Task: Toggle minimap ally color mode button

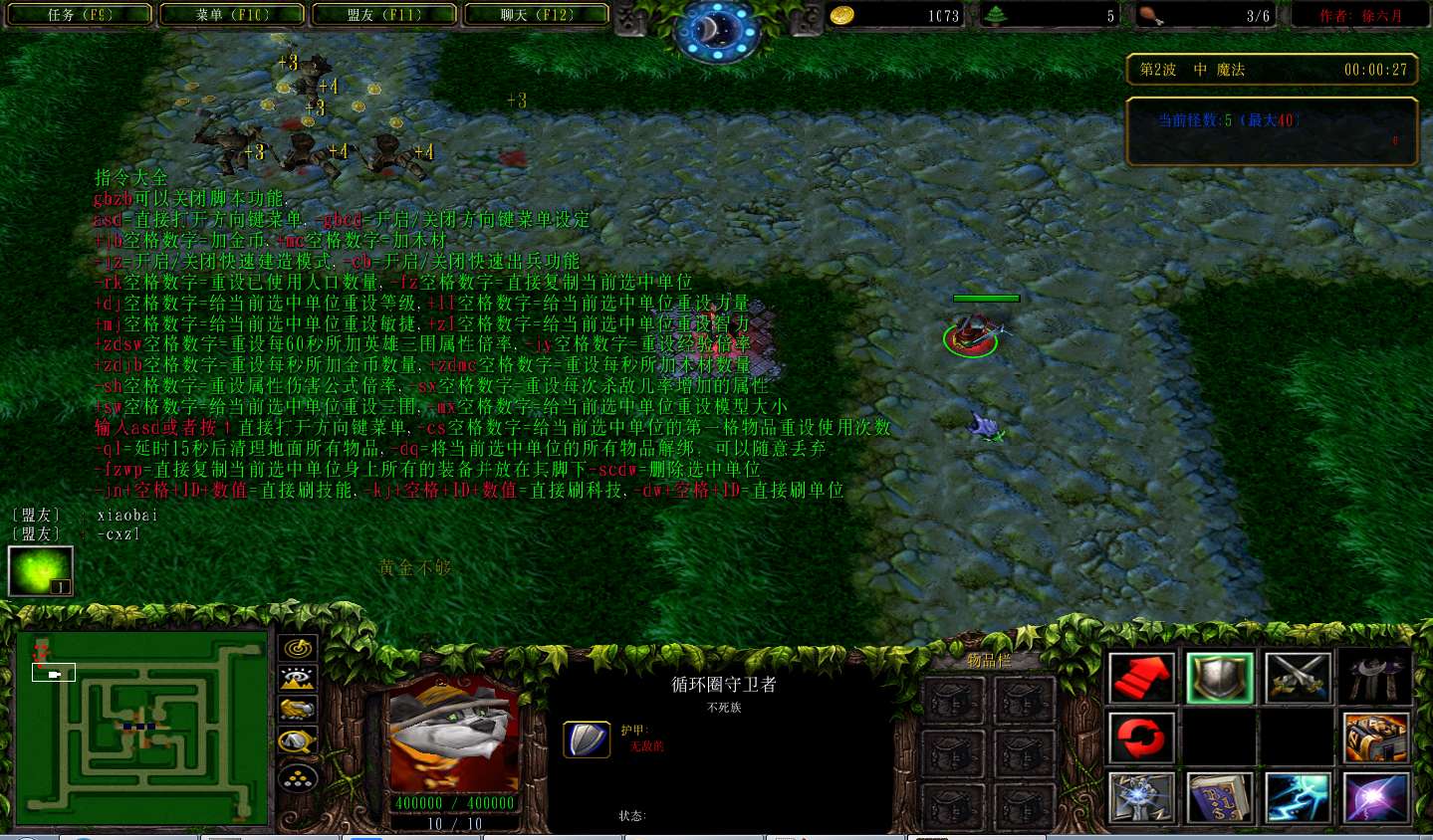Action: coord(298,710)
